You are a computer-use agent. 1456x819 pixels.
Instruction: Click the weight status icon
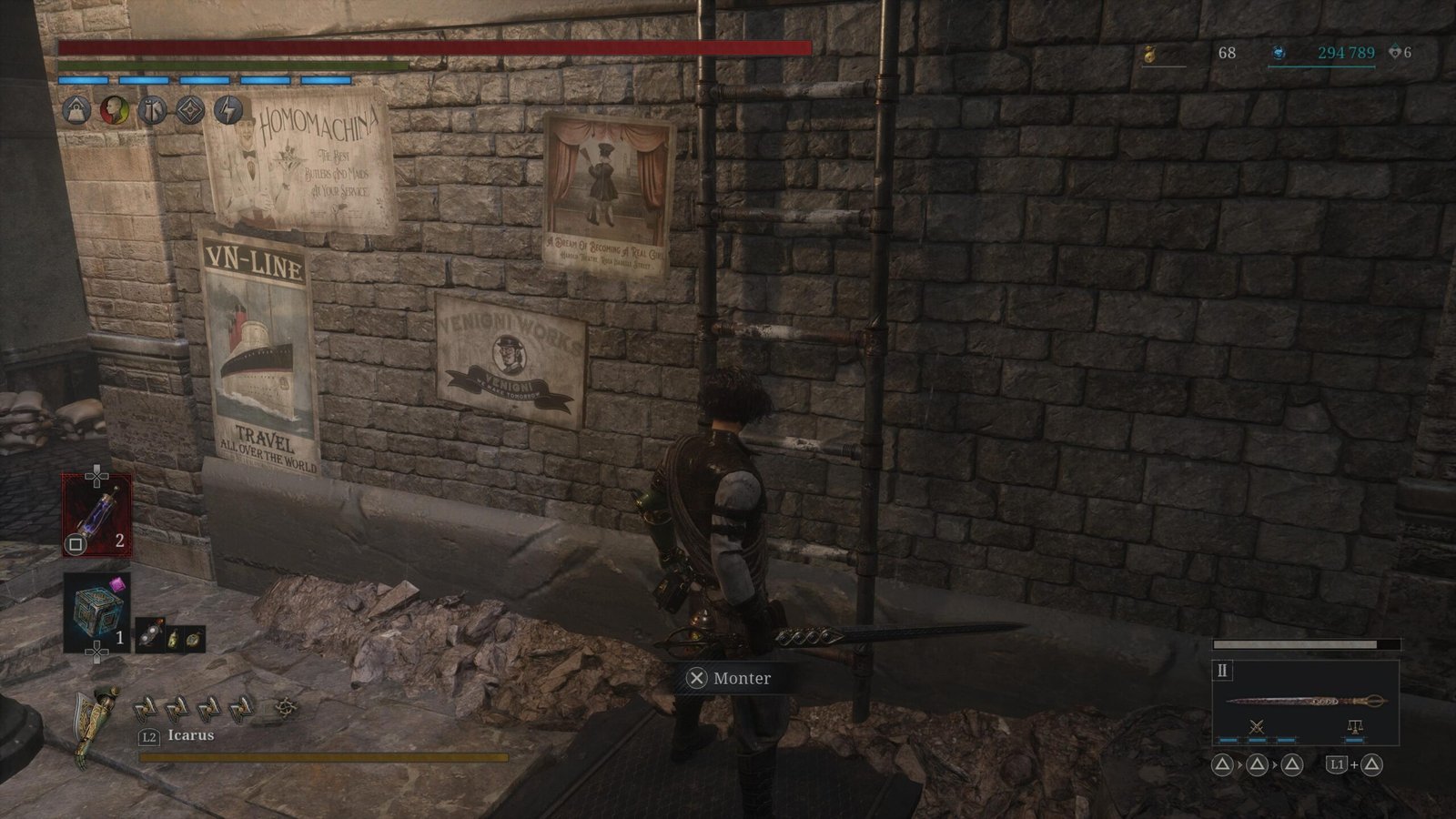click(x=76, y=111)
